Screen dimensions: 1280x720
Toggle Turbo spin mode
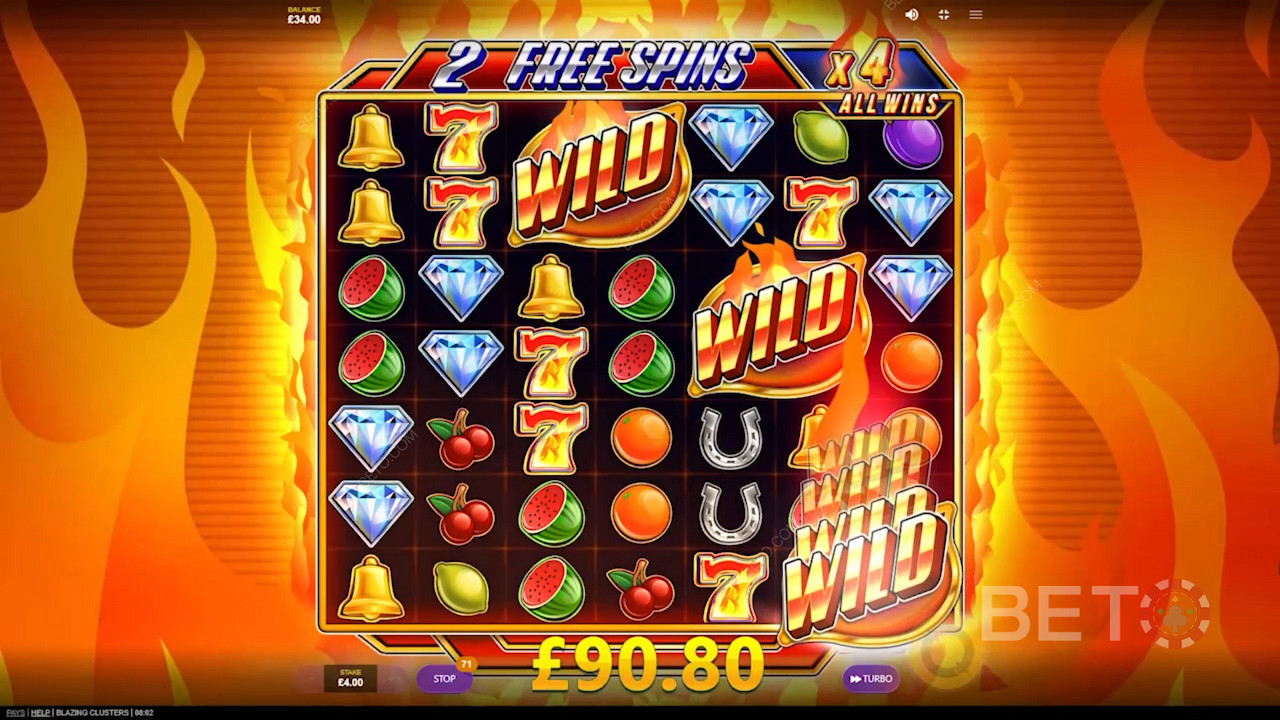[870, 679]
